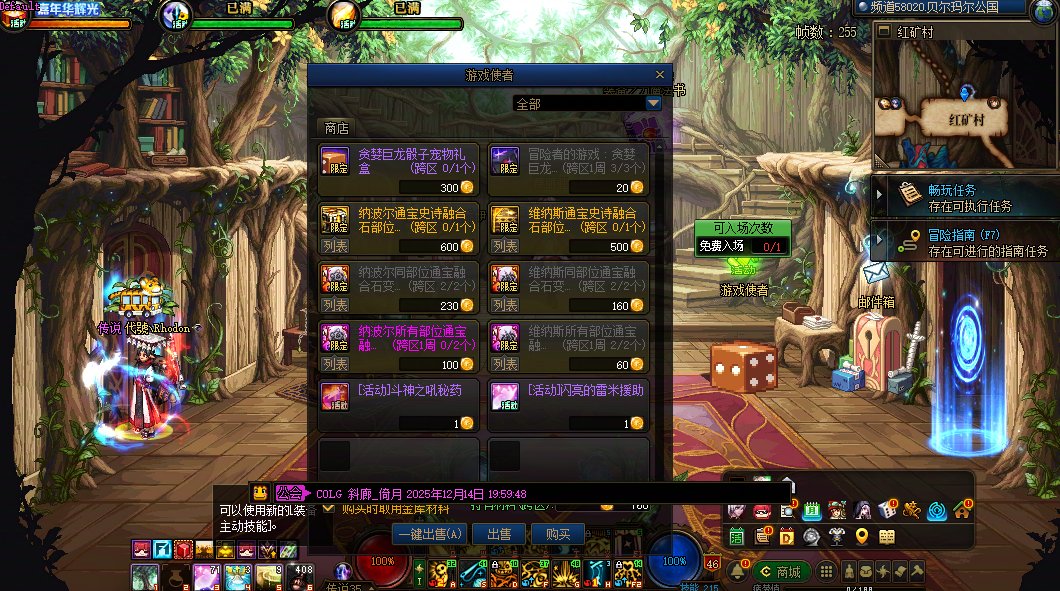Viewport: 1060px width, 591px height.
Task: Open the orange house icon
Action: pyautogui.click(x=962, y=510)
